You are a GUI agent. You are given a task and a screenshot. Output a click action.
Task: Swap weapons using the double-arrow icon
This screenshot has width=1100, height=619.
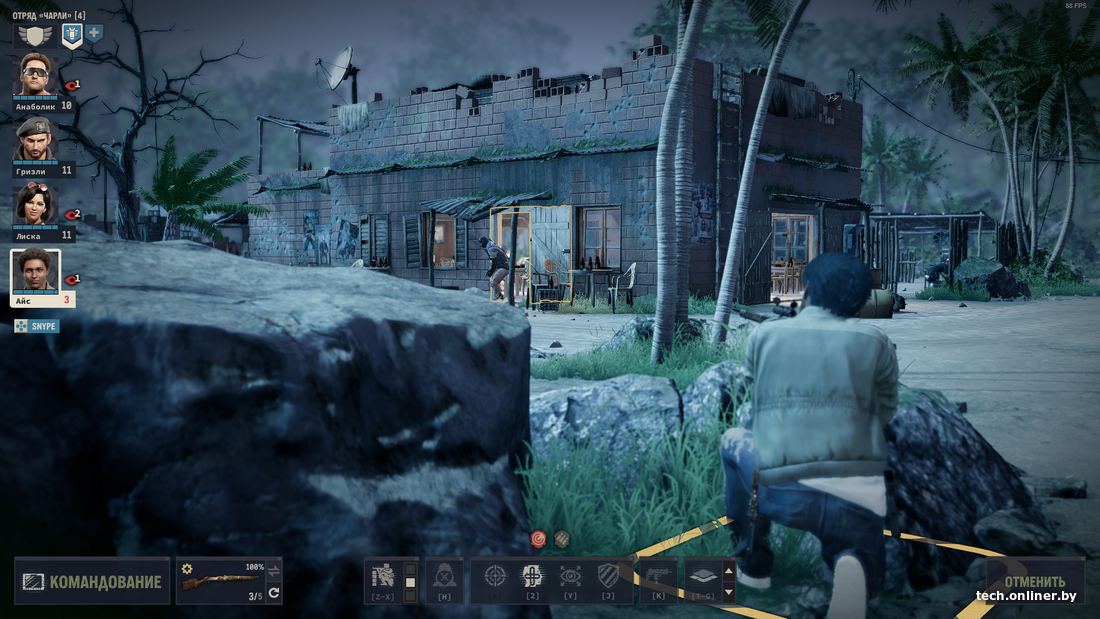[274, 570]
